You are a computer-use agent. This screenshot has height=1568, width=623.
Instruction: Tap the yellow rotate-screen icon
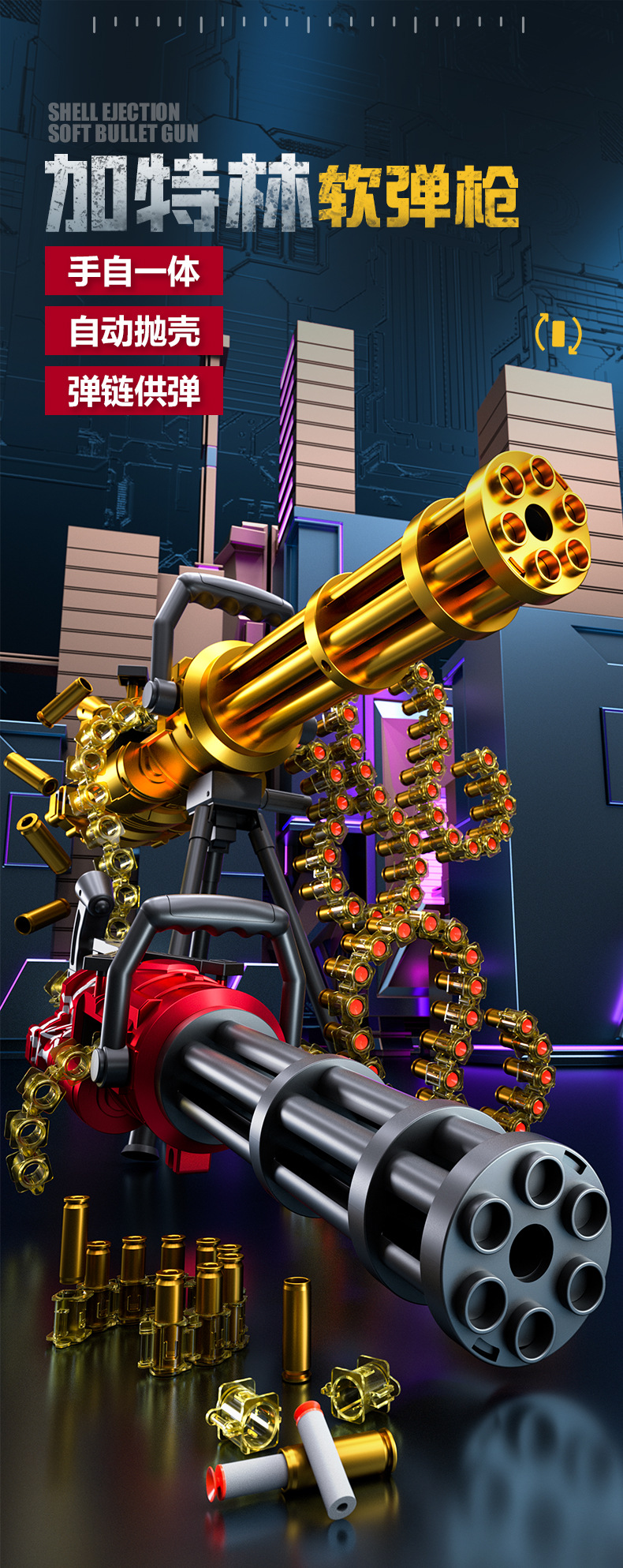558,334
